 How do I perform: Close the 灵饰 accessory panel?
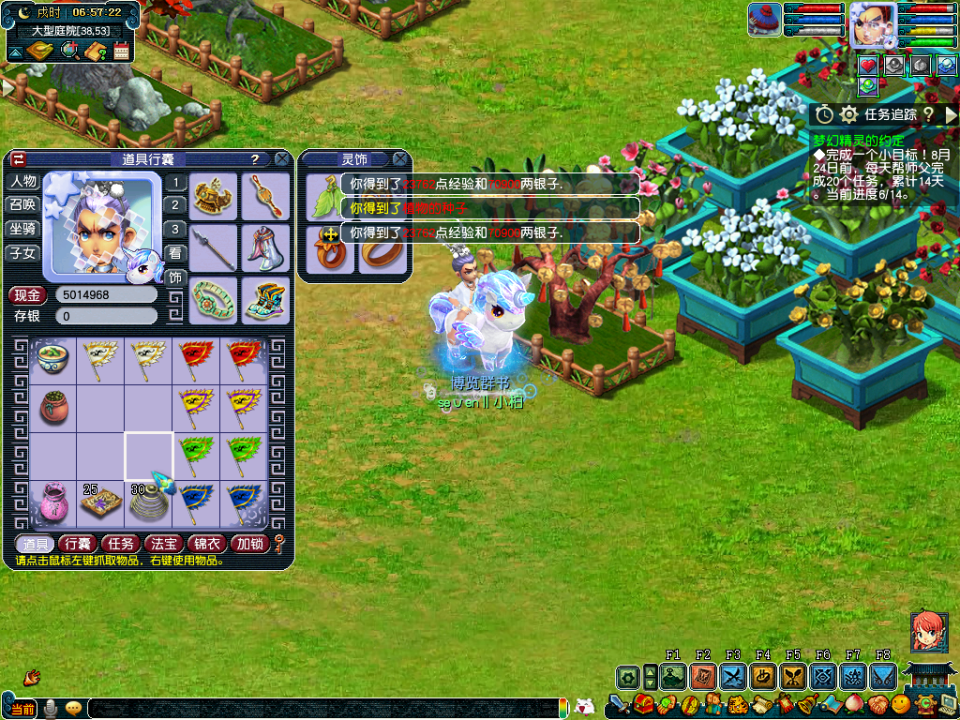[400, 159]
